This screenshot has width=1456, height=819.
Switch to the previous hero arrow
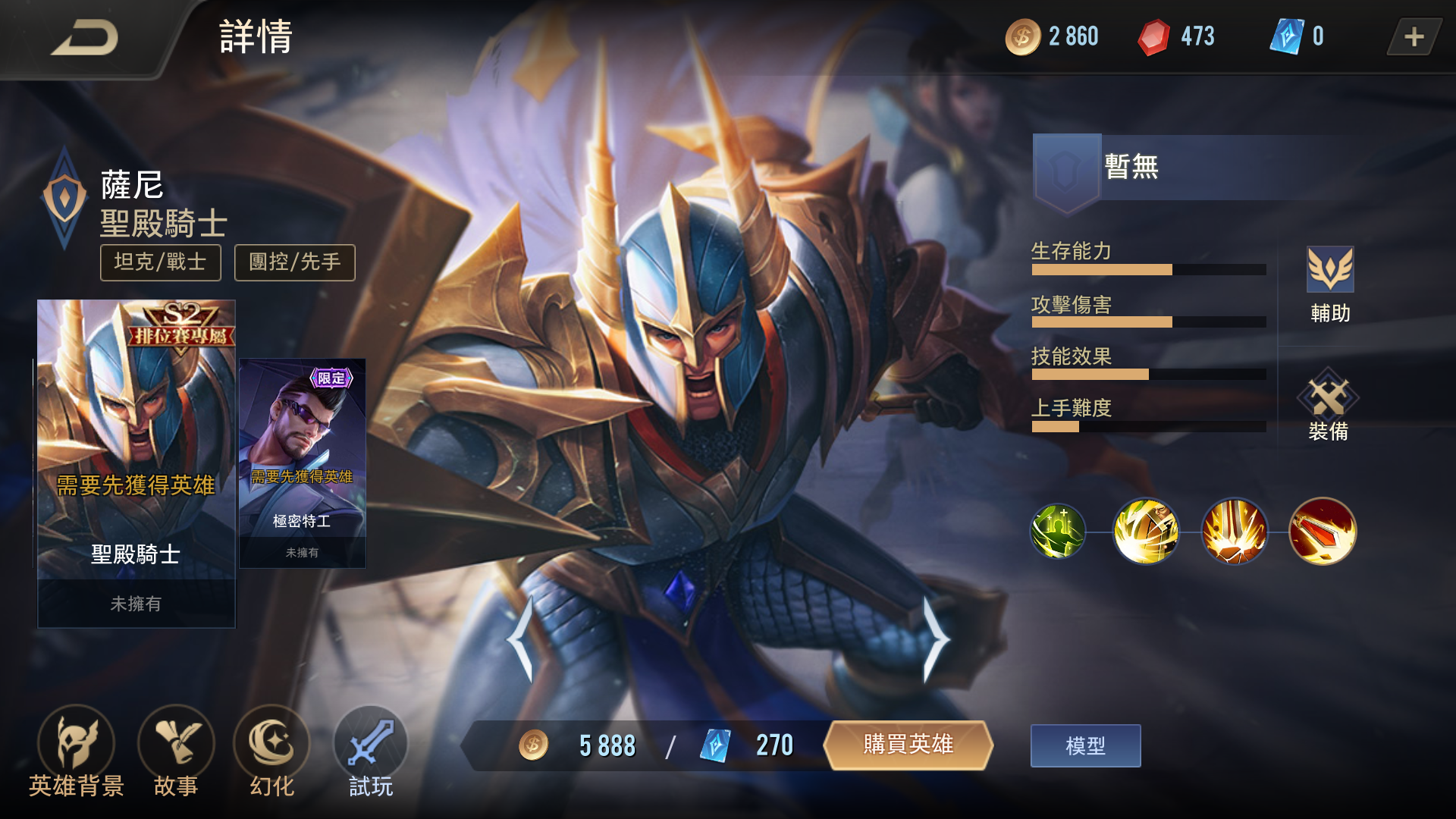coord(522,641)
